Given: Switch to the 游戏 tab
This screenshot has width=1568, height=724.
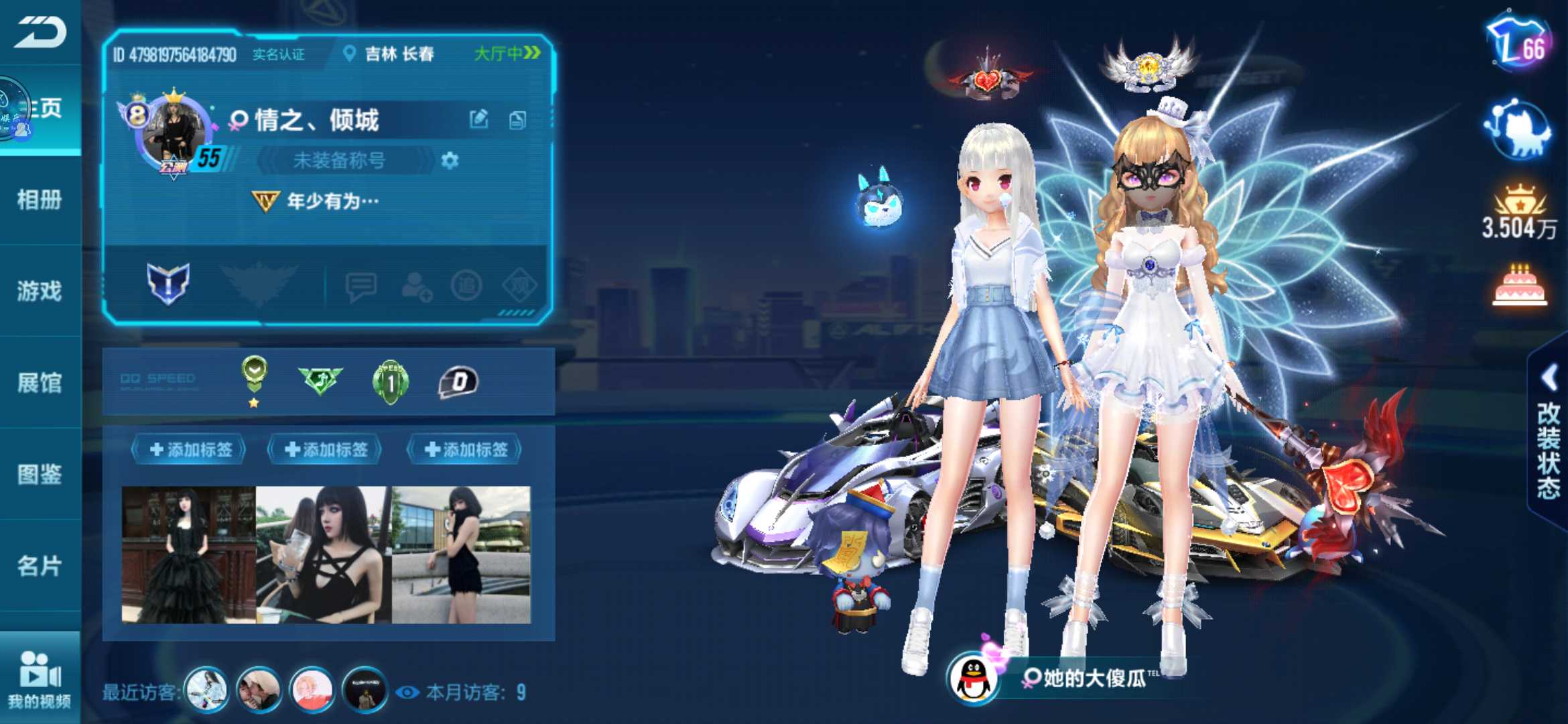Looking at the screenshot, I should click(x=40, y=291).
